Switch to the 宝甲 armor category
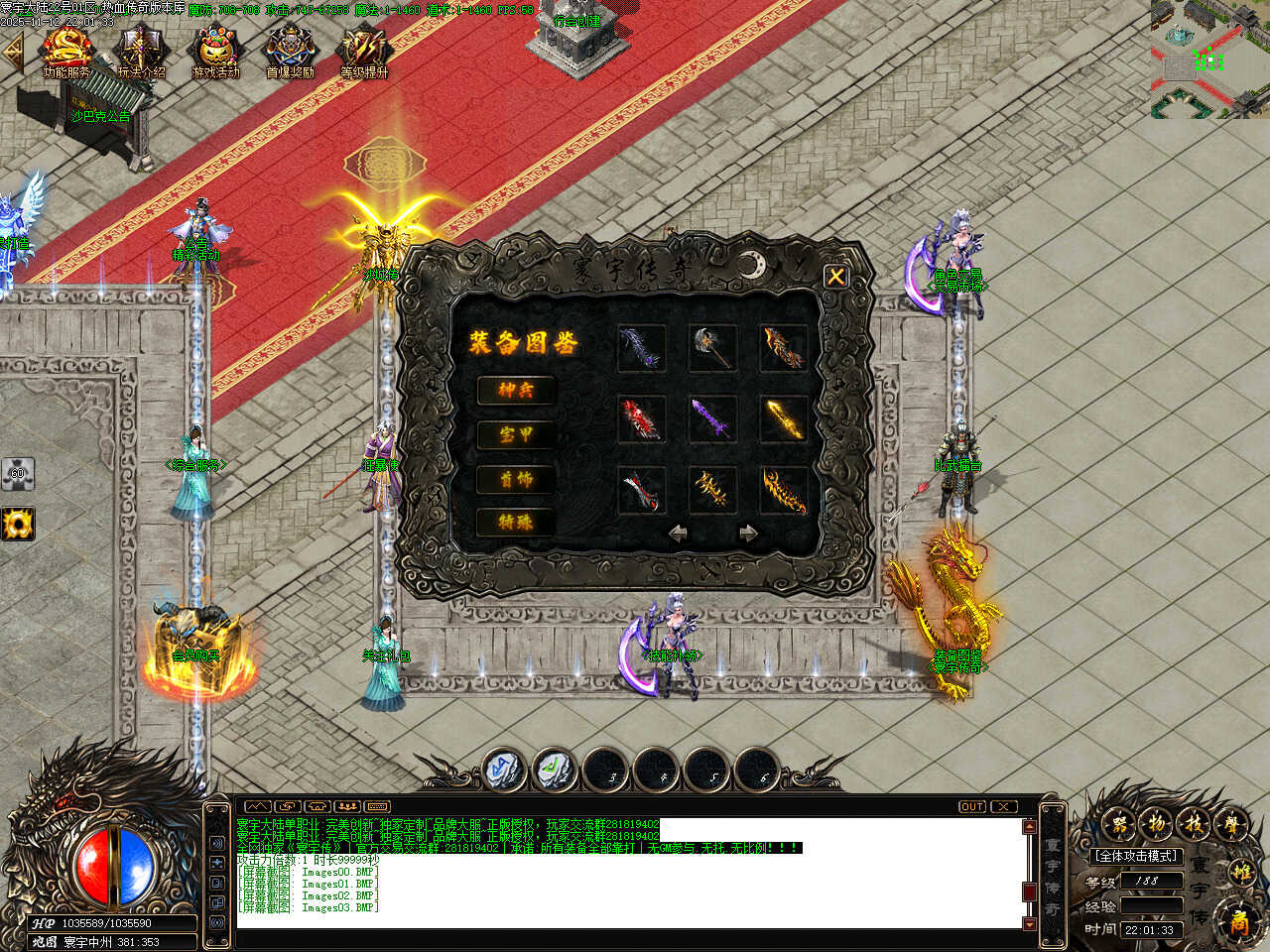Screen dimensions: 1270x952 515,434
